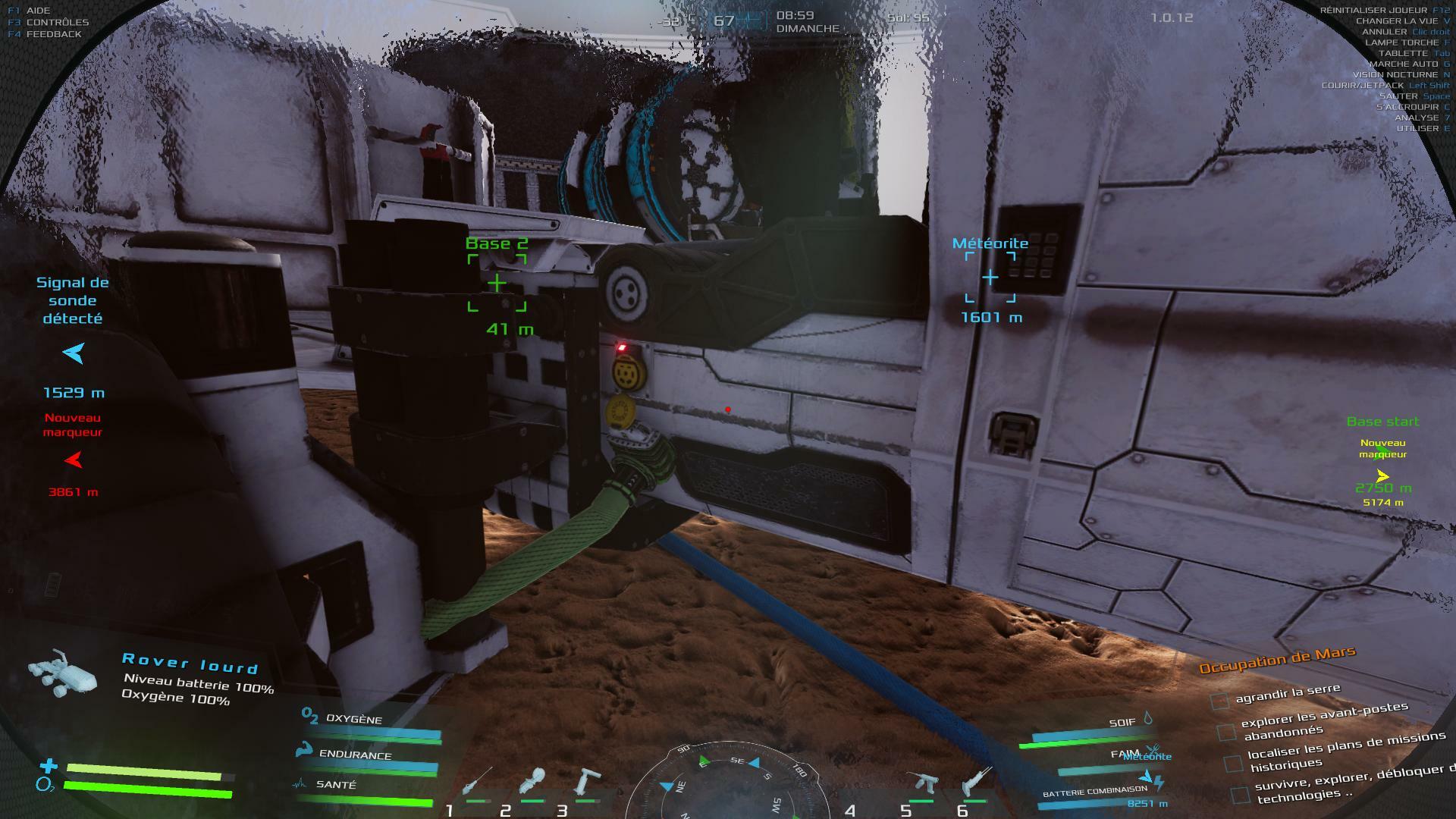The image size is (1456, 819).
Task: Tick 'localiser les plans de missions' checkbox
Action: (x=1233, y=763)
